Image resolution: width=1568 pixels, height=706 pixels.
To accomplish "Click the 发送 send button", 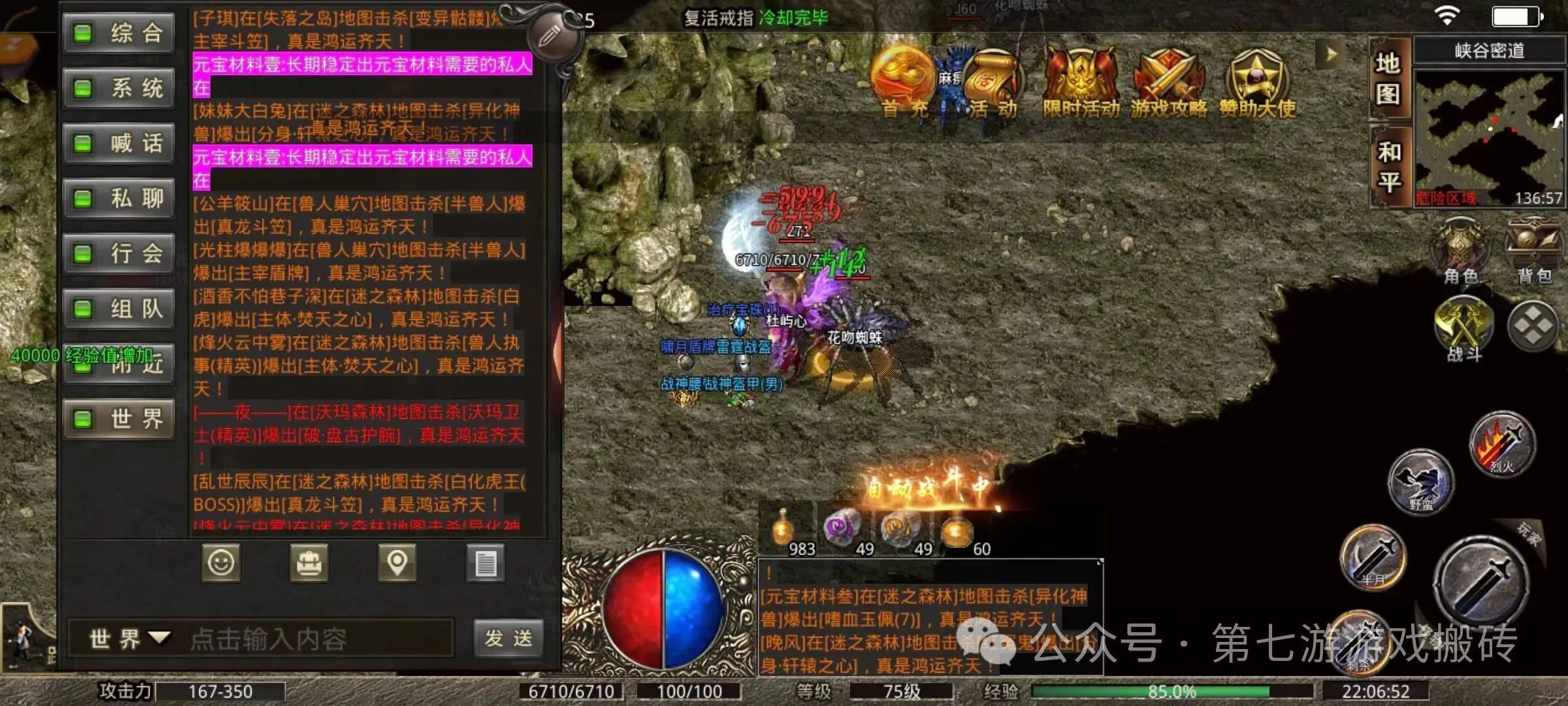I will pos(508,638).
